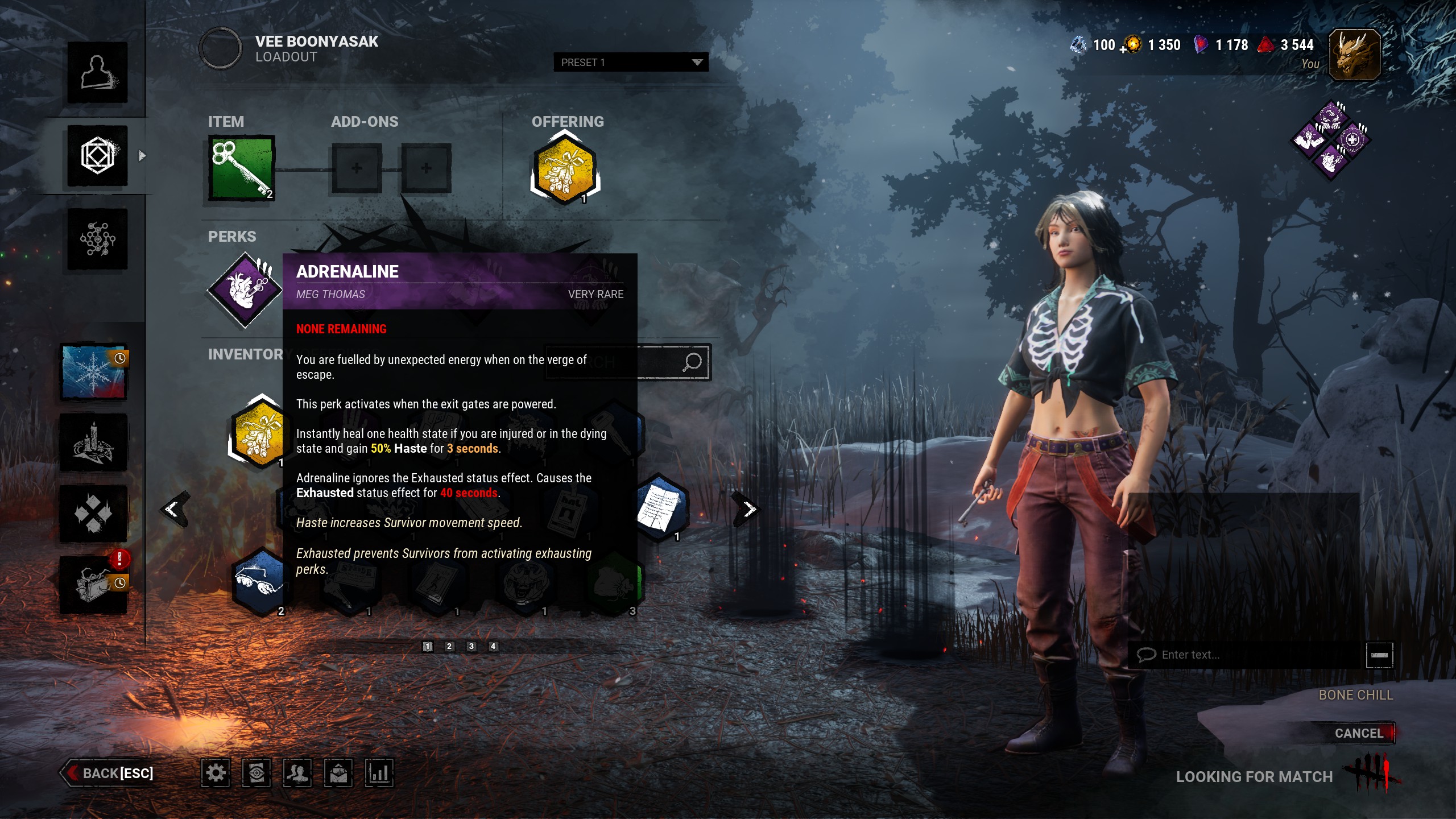Switch to the character silhouette tab
1456x819 pixels.
click(97, 72)
